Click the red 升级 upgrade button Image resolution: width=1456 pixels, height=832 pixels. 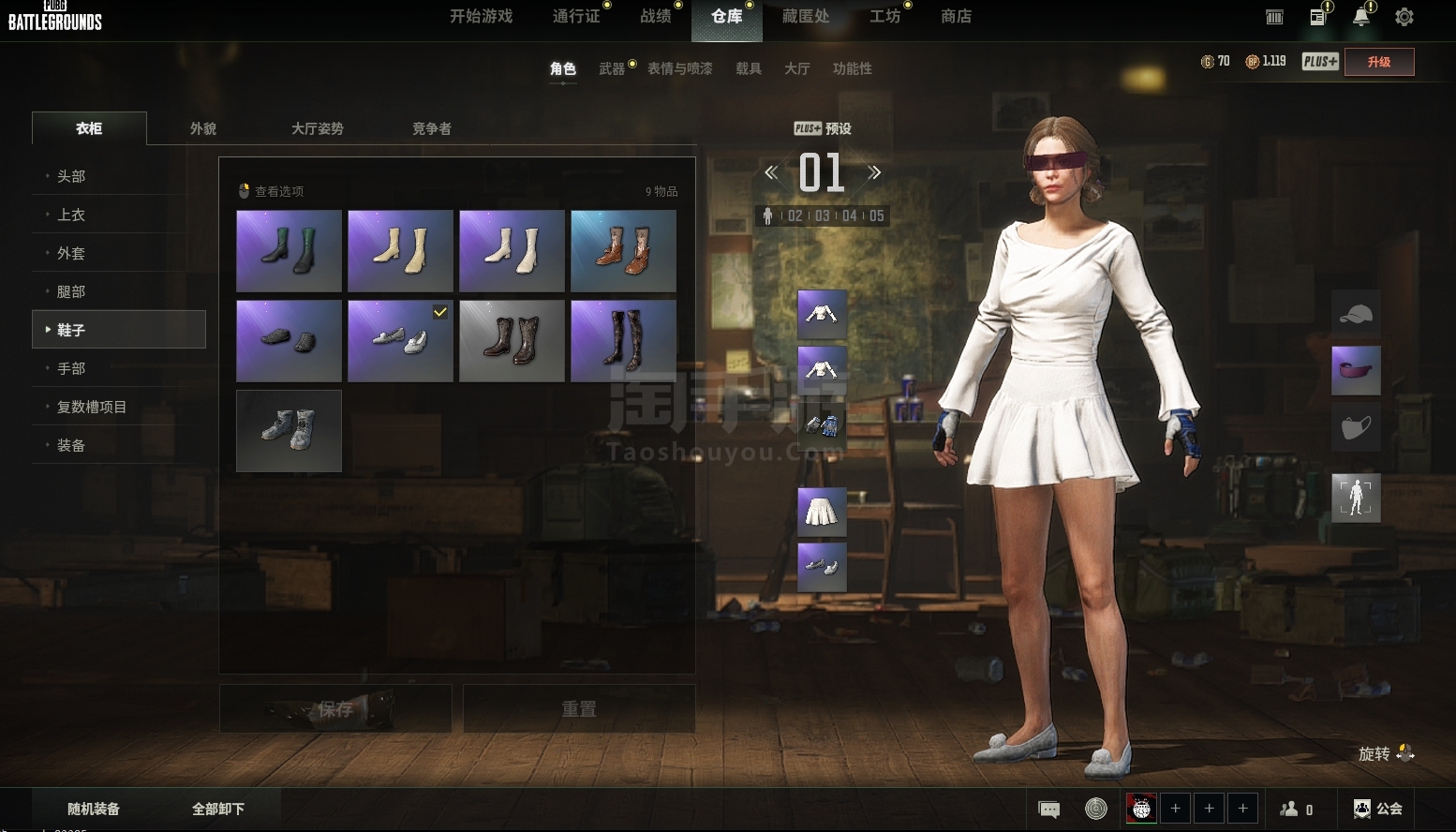pos(1378,62)
